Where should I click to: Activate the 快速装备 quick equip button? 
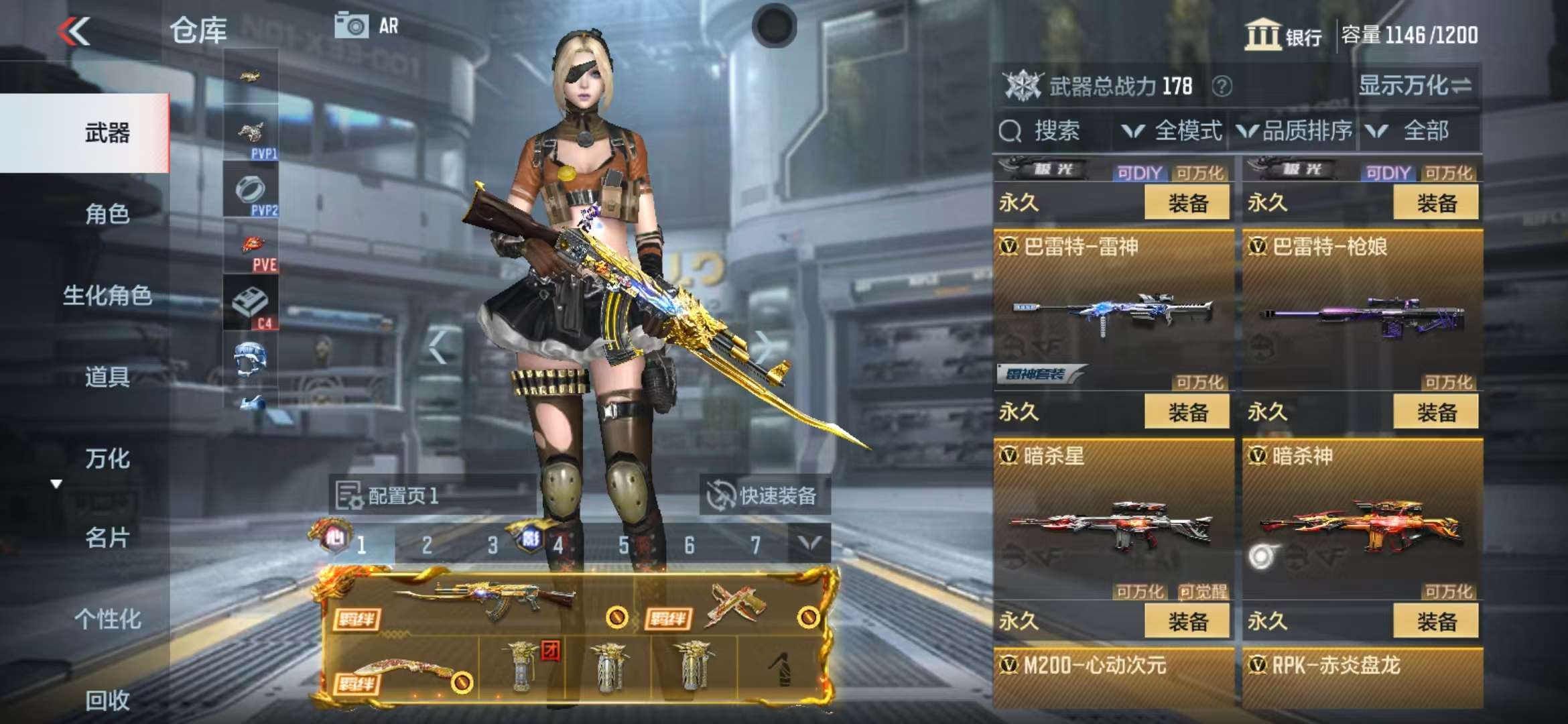(x=763, y=496)
